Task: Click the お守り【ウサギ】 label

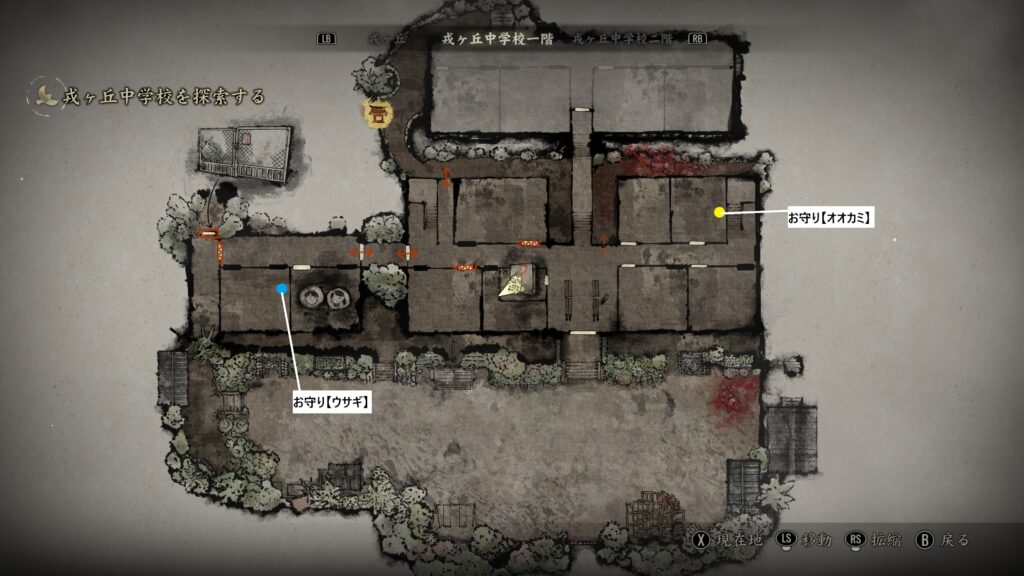Action: [x=331, y=401]
